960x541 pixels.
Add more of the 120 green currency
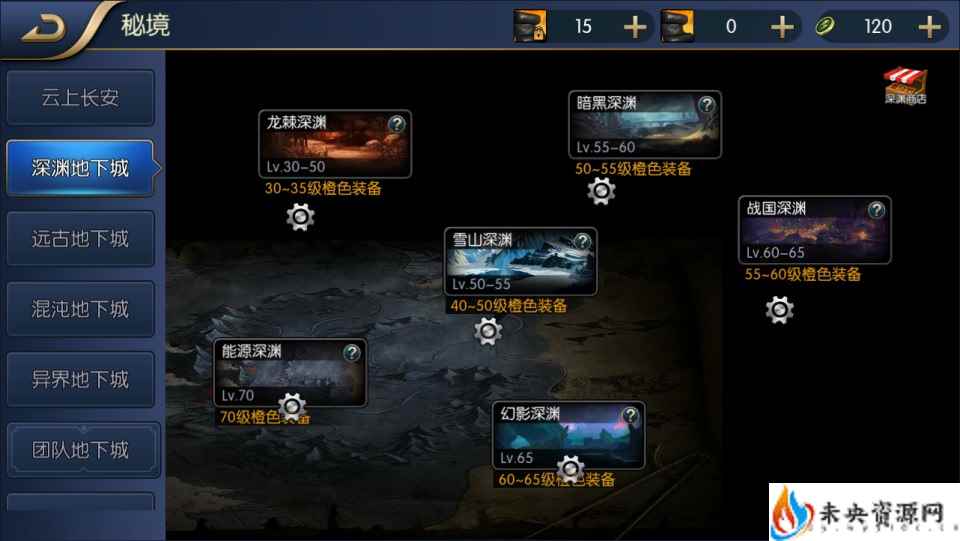[929, 26]
